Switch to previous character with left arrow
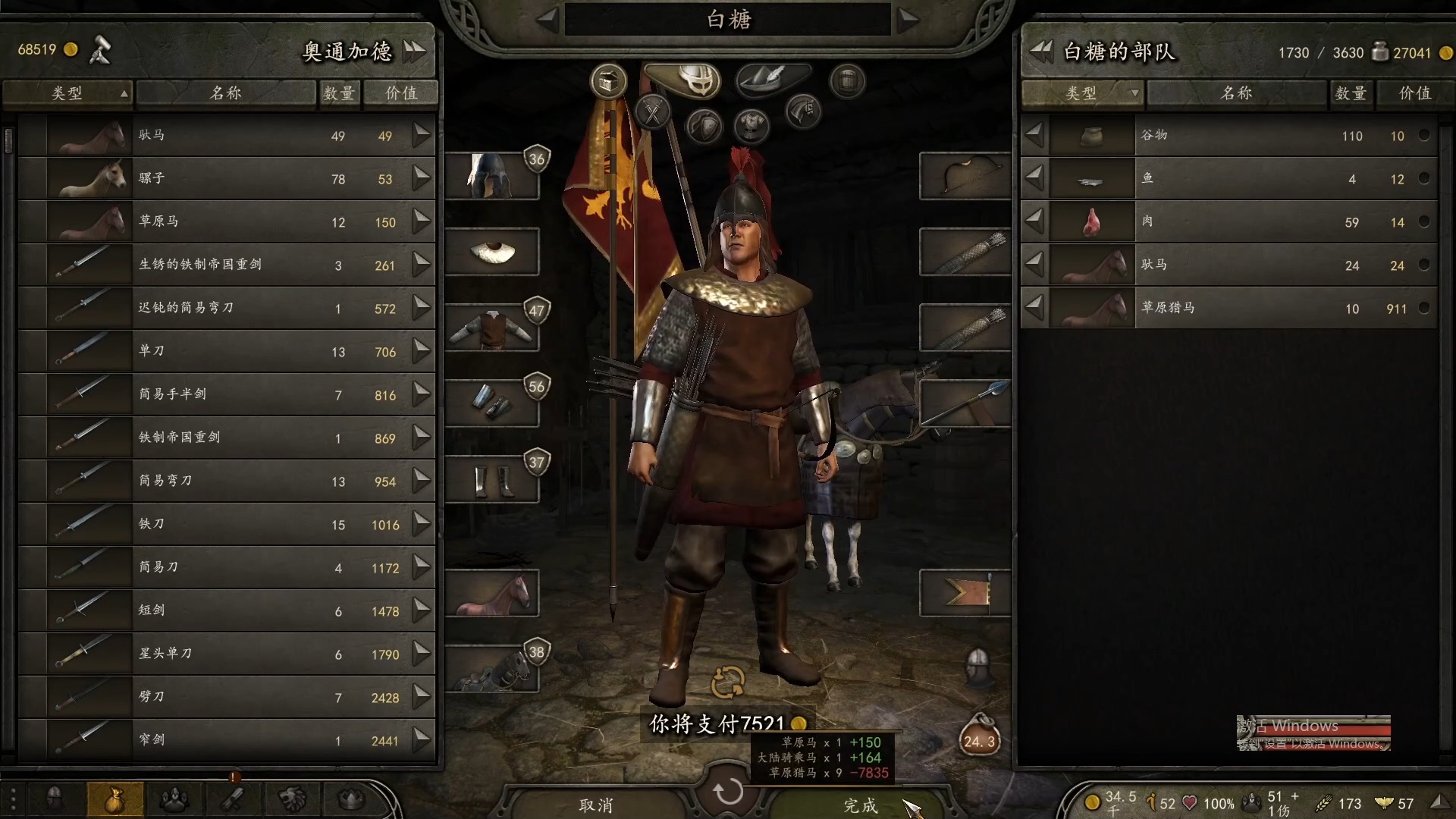This screenshot has height=819, width=1456. [548, 20]
